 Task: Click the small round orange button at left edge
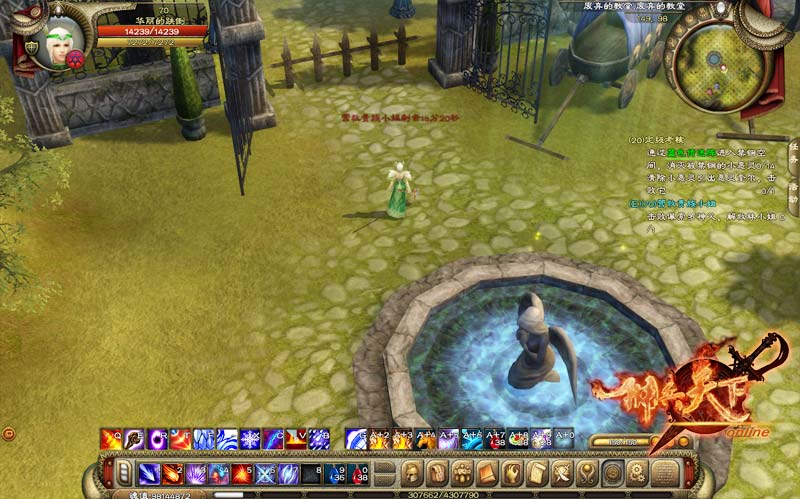(x=8, y=433)
